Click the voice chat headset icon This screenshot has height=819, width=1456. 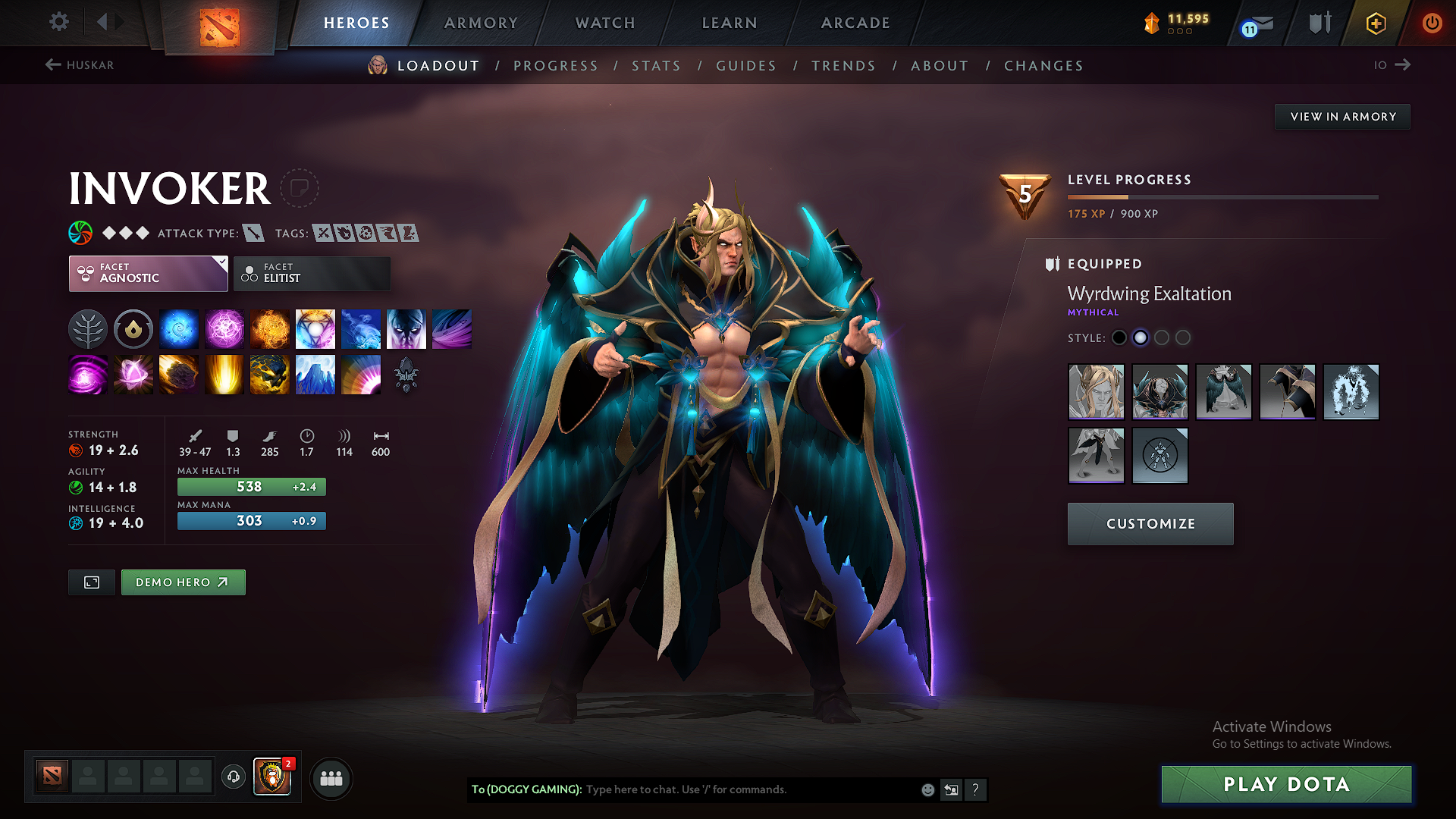233,777
